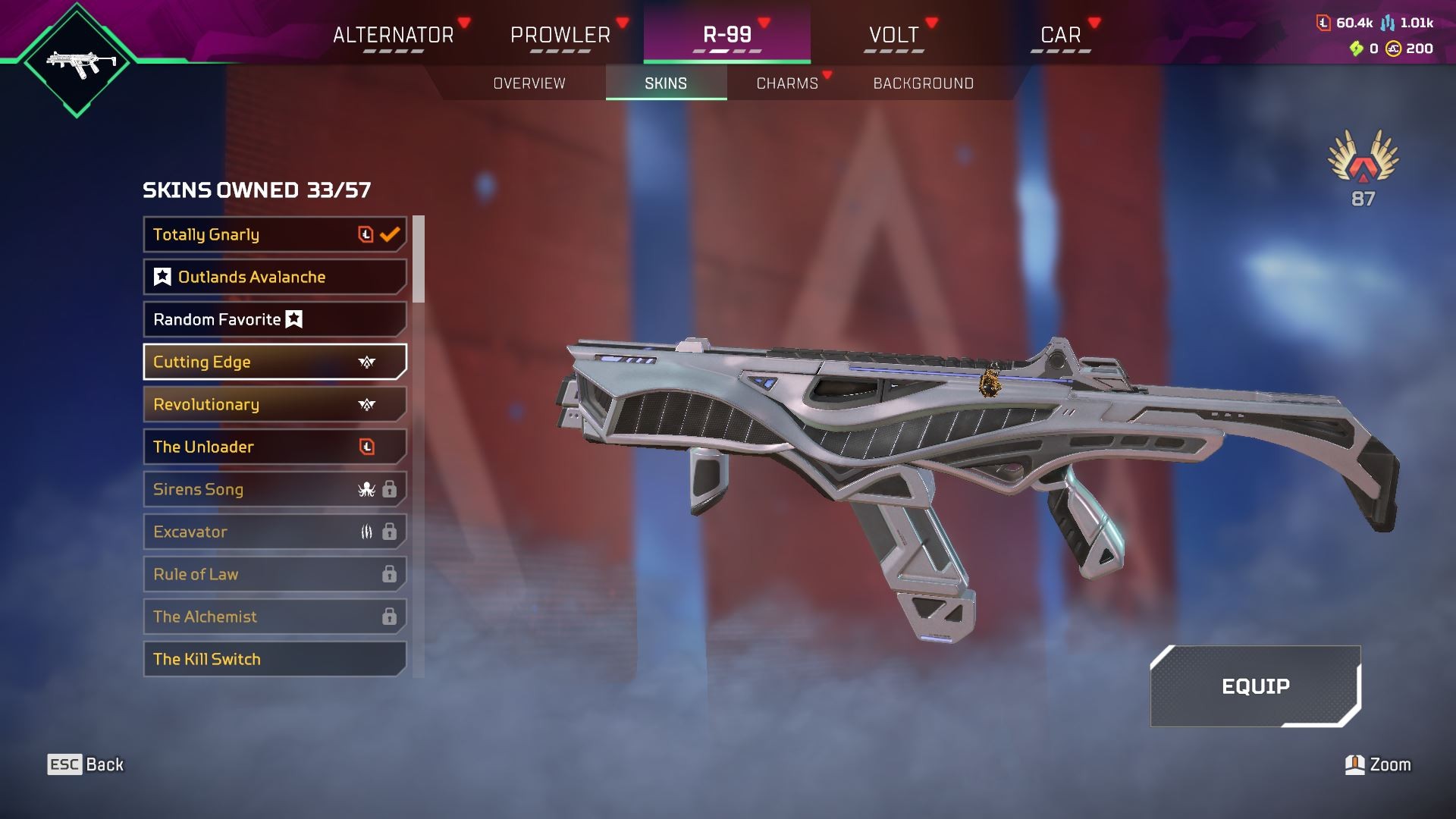Screen dimensions: 1456x819
Task: Show the Charms sub-tab
Action: pos(787,83)
